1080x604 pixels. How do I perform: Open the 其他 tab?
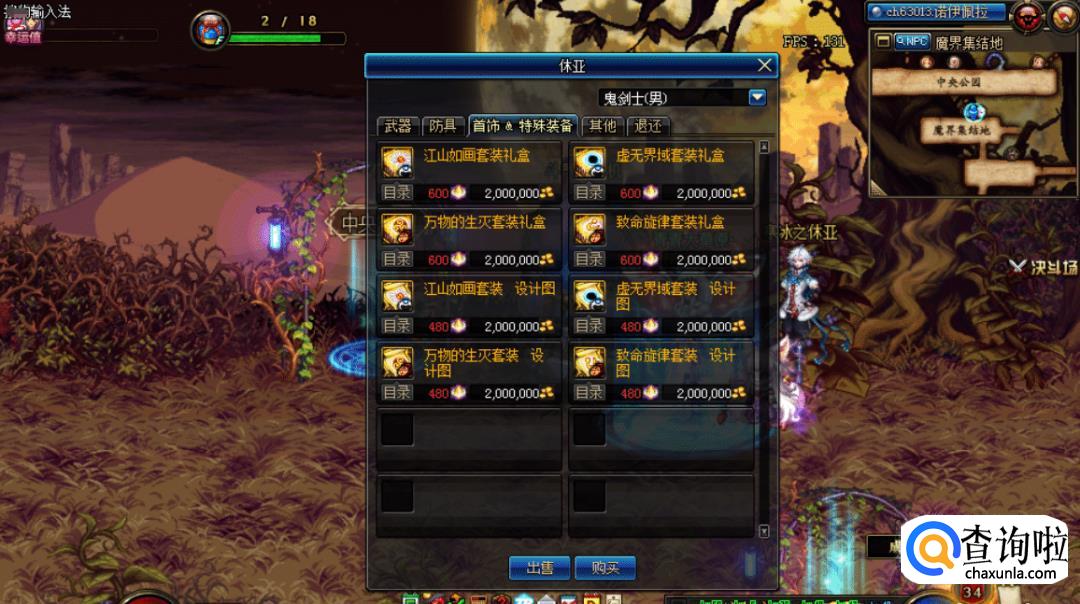pos(602,126)
